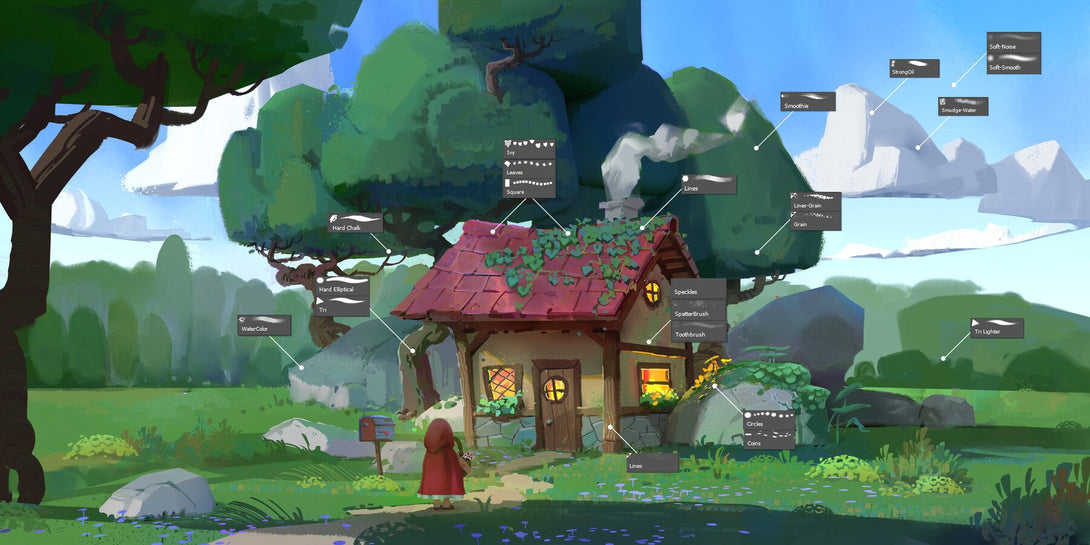The image size is (1090, 545).
Task: Click the WaterColor brush preset
Action: click(x=264, y=324)
